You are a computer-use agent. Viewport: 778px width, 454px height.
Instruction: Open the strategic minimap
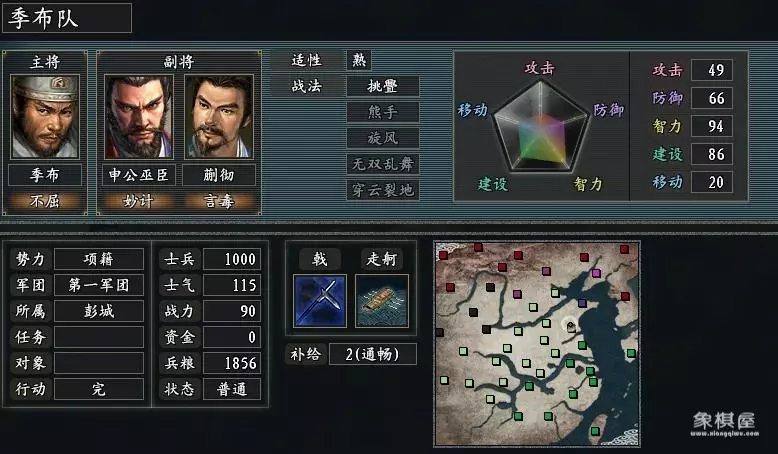click(538, 343)
